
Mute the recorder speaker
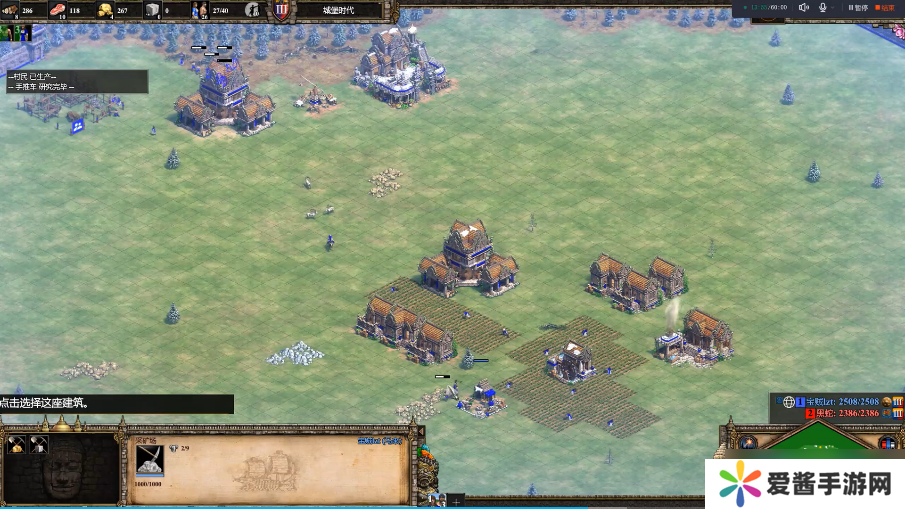803,7
